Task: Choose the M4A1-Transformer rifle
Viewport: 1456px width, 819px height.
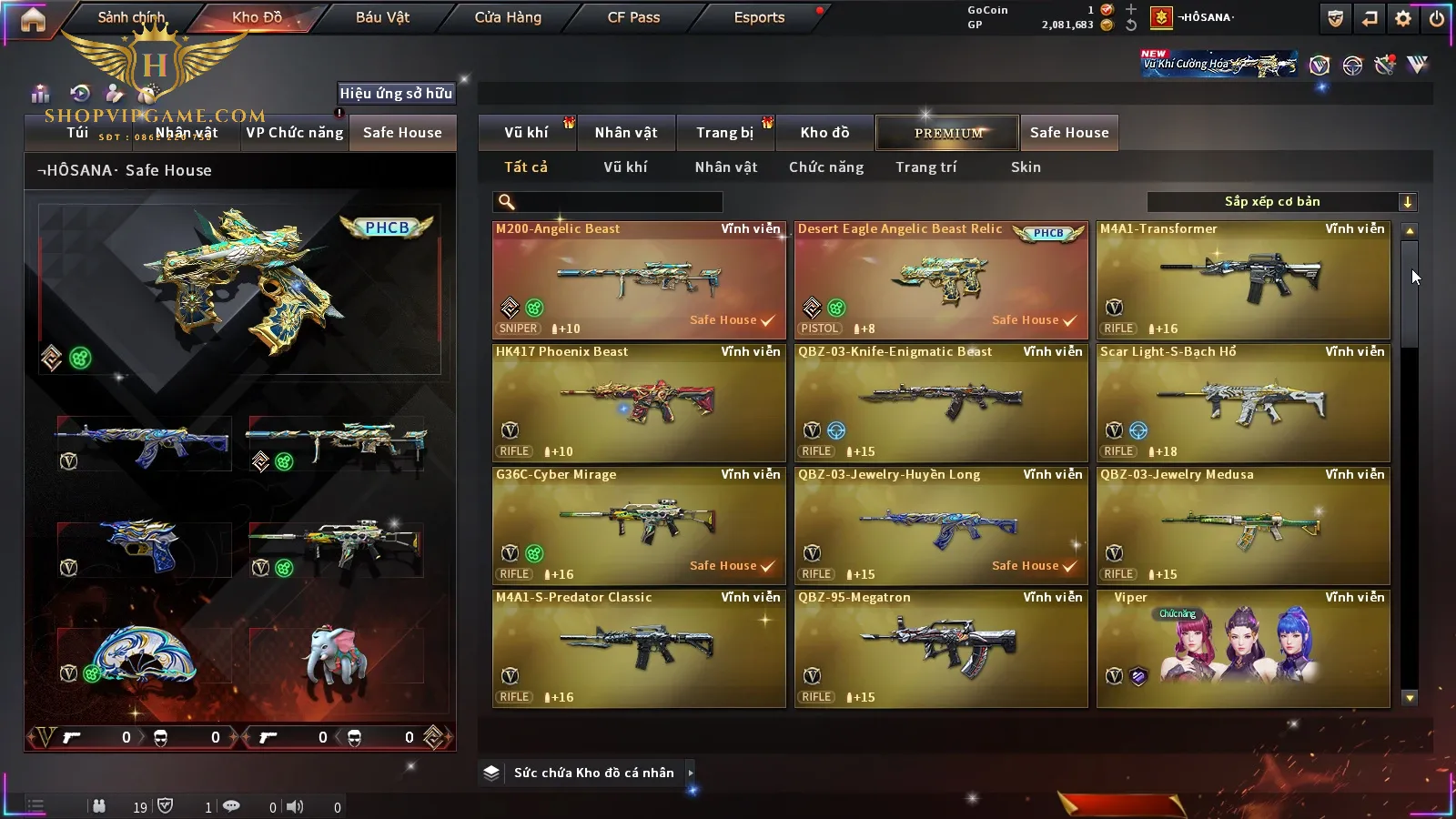Action: click(1243, 280)
